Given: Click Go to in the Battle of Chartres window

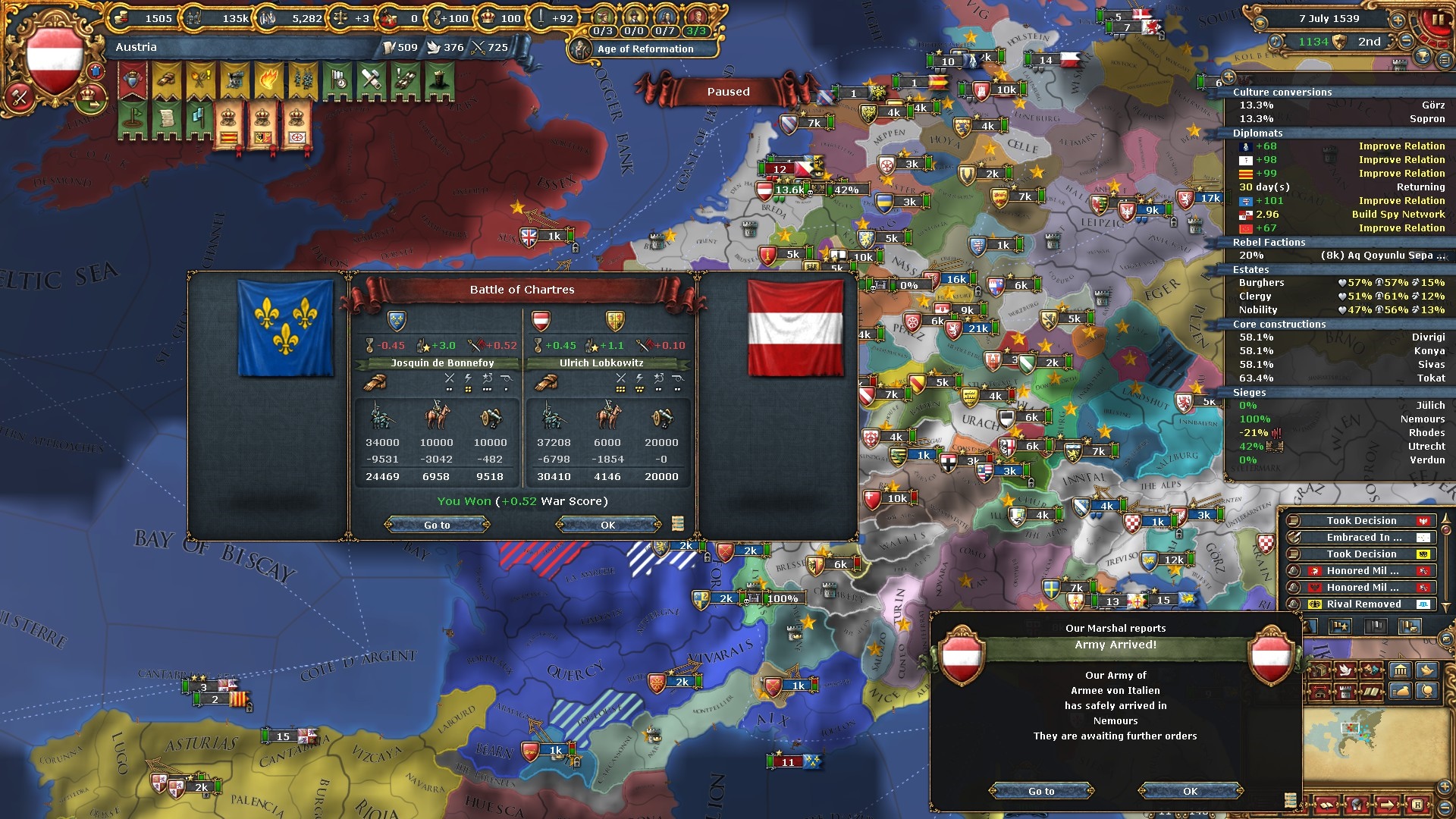Looking at the screenshot, I should tap(437, 525).
